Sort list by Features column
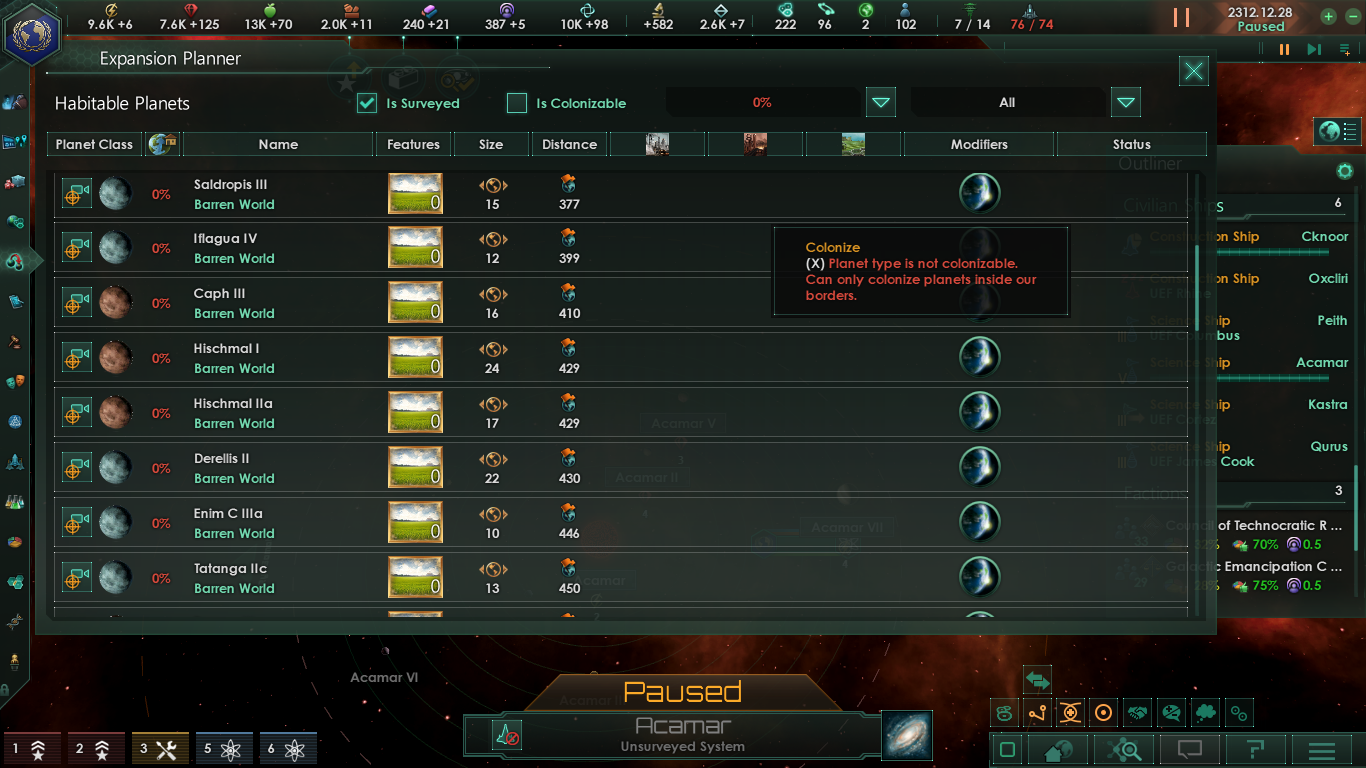This screenshot has height=768, width=1366. click(413, 145)
